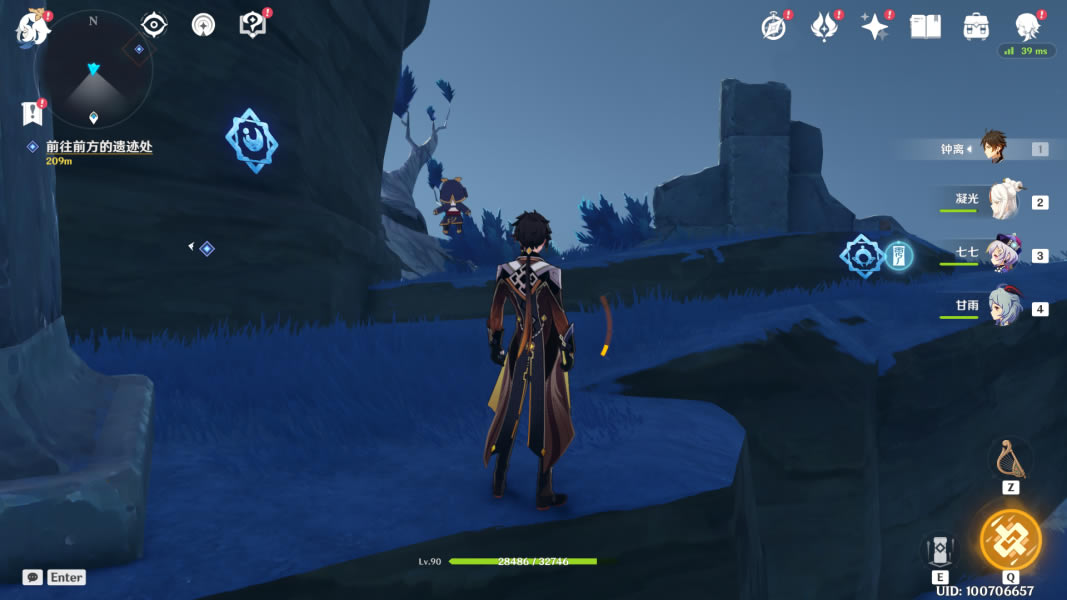This screenshot has height=600, width=1067.
Task: Switch to party member 凝光
Action: 1001,201
